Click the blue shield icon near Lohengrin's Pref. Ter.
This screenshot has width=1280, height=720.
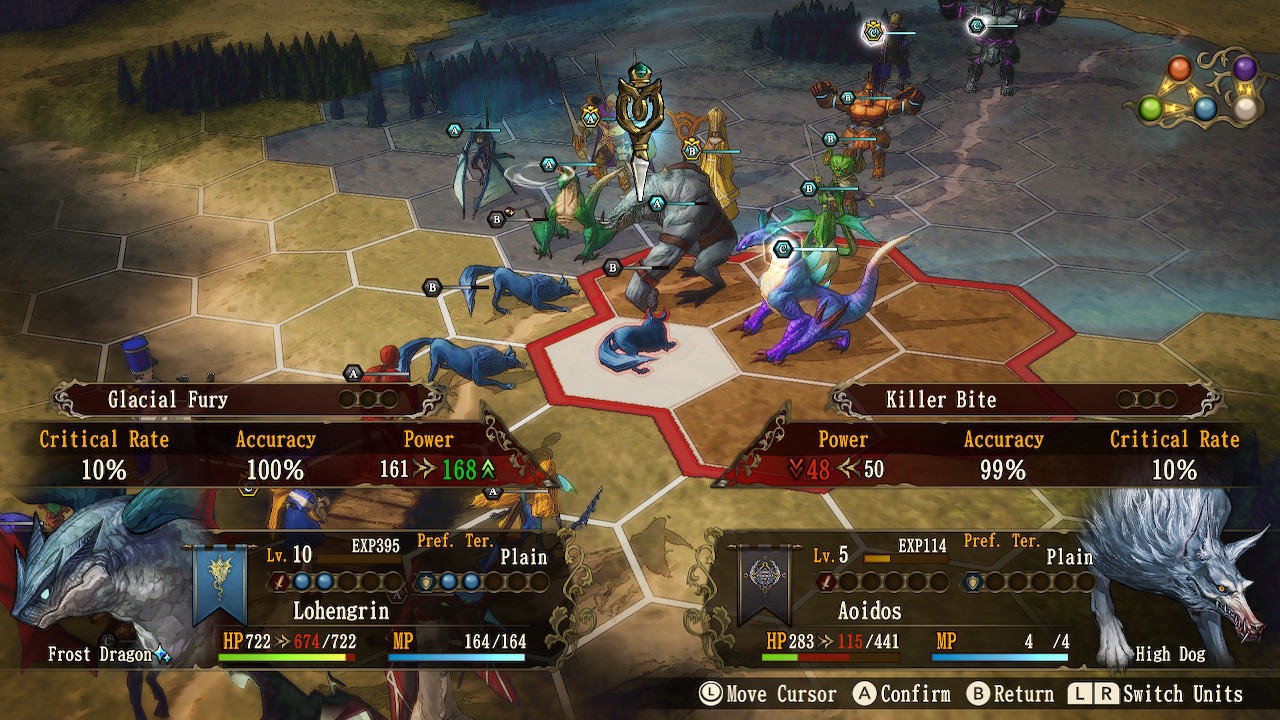click(425, 581)
